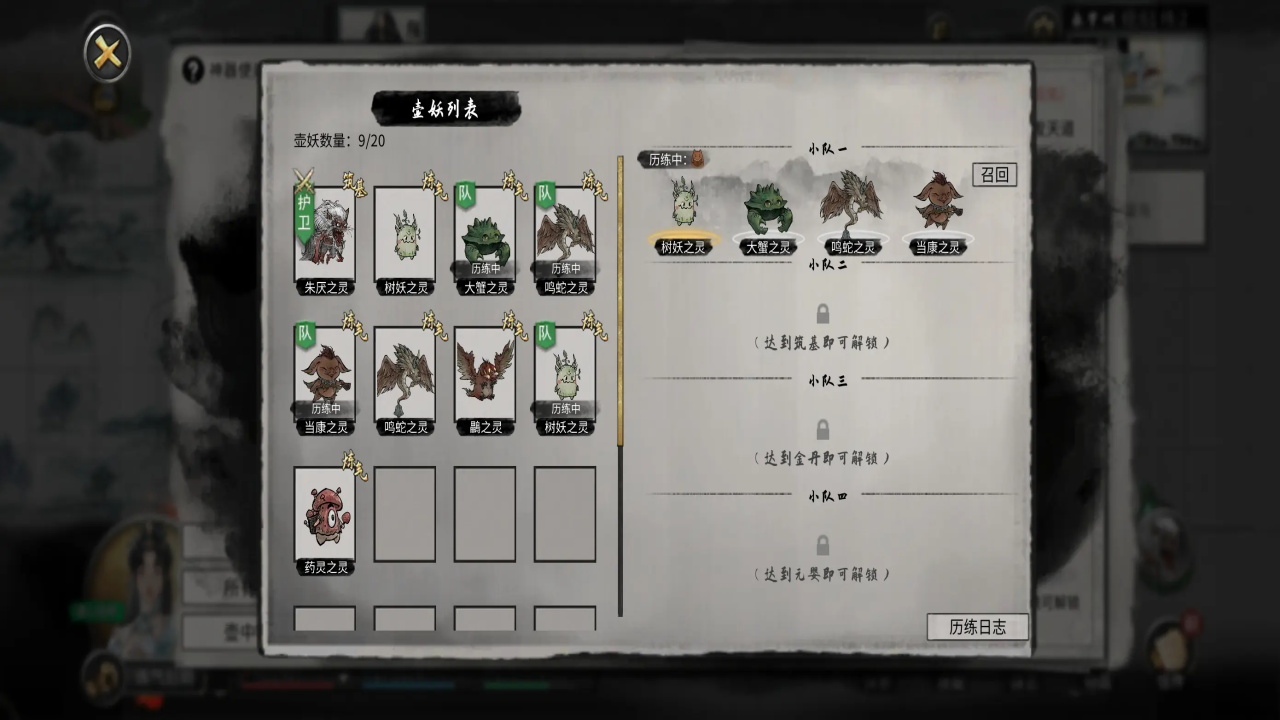Click the locked 小队四 padlock icon
The width and height of the screenshot is (1280, 720).
pyautogui.click(x=822, y=546)
